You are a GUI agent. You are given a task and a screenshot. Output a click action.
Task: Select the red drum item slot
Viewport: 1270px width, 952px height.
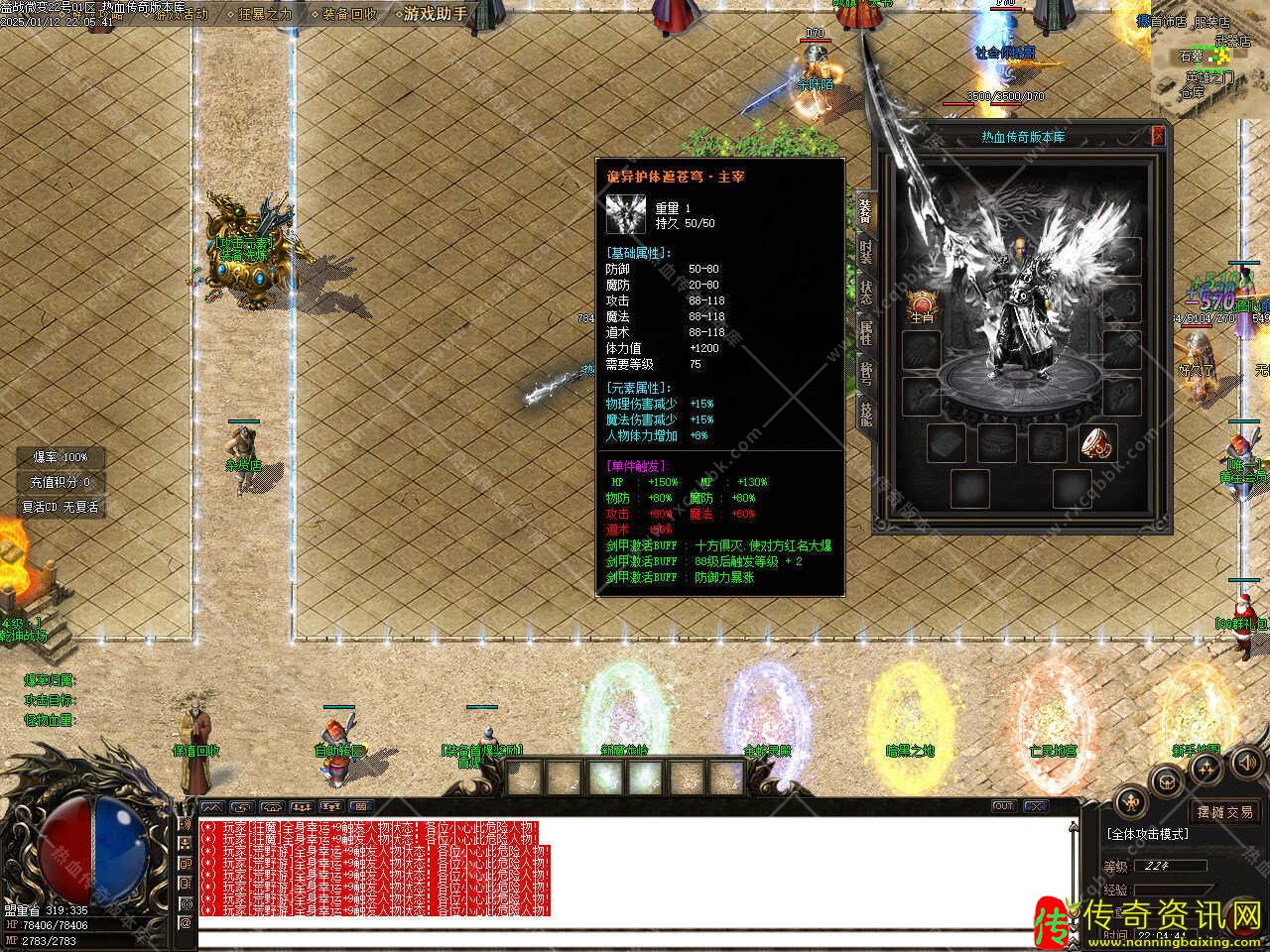pos(1098,442)
